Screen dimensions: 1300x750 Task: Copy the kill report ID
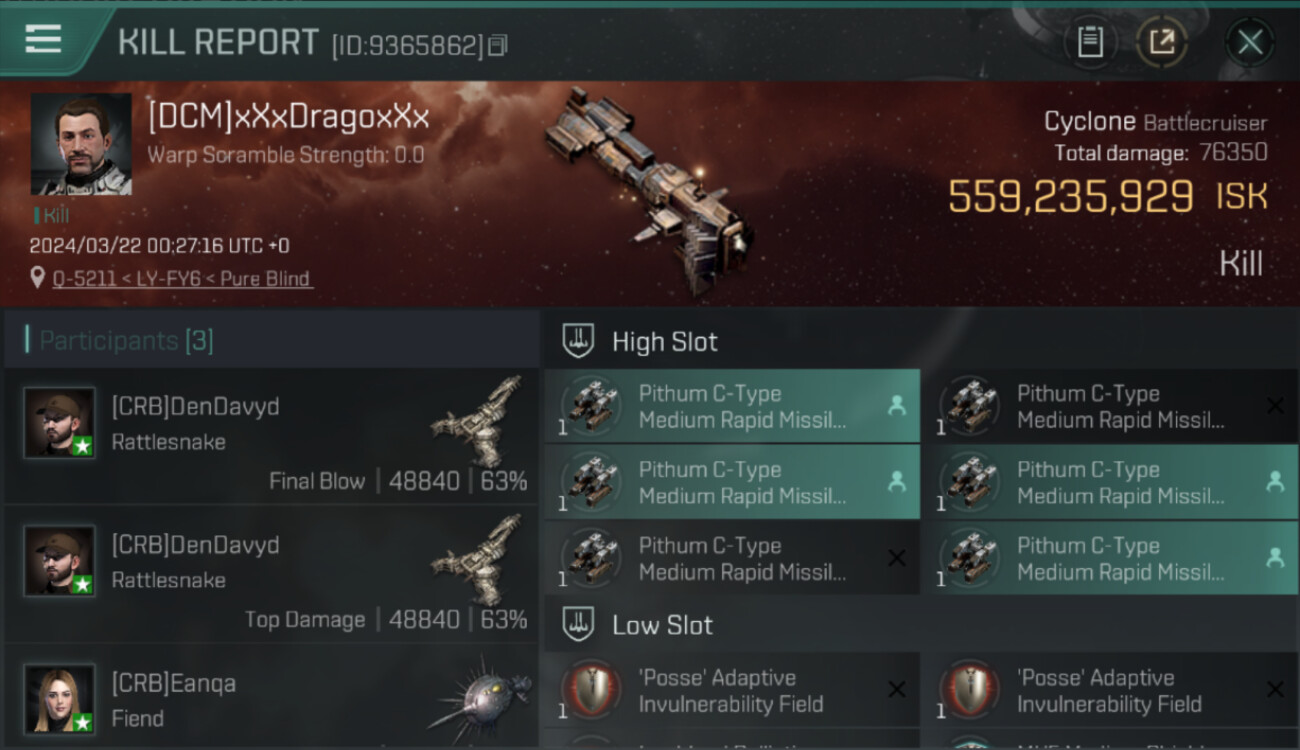click(x=498, y=45)
